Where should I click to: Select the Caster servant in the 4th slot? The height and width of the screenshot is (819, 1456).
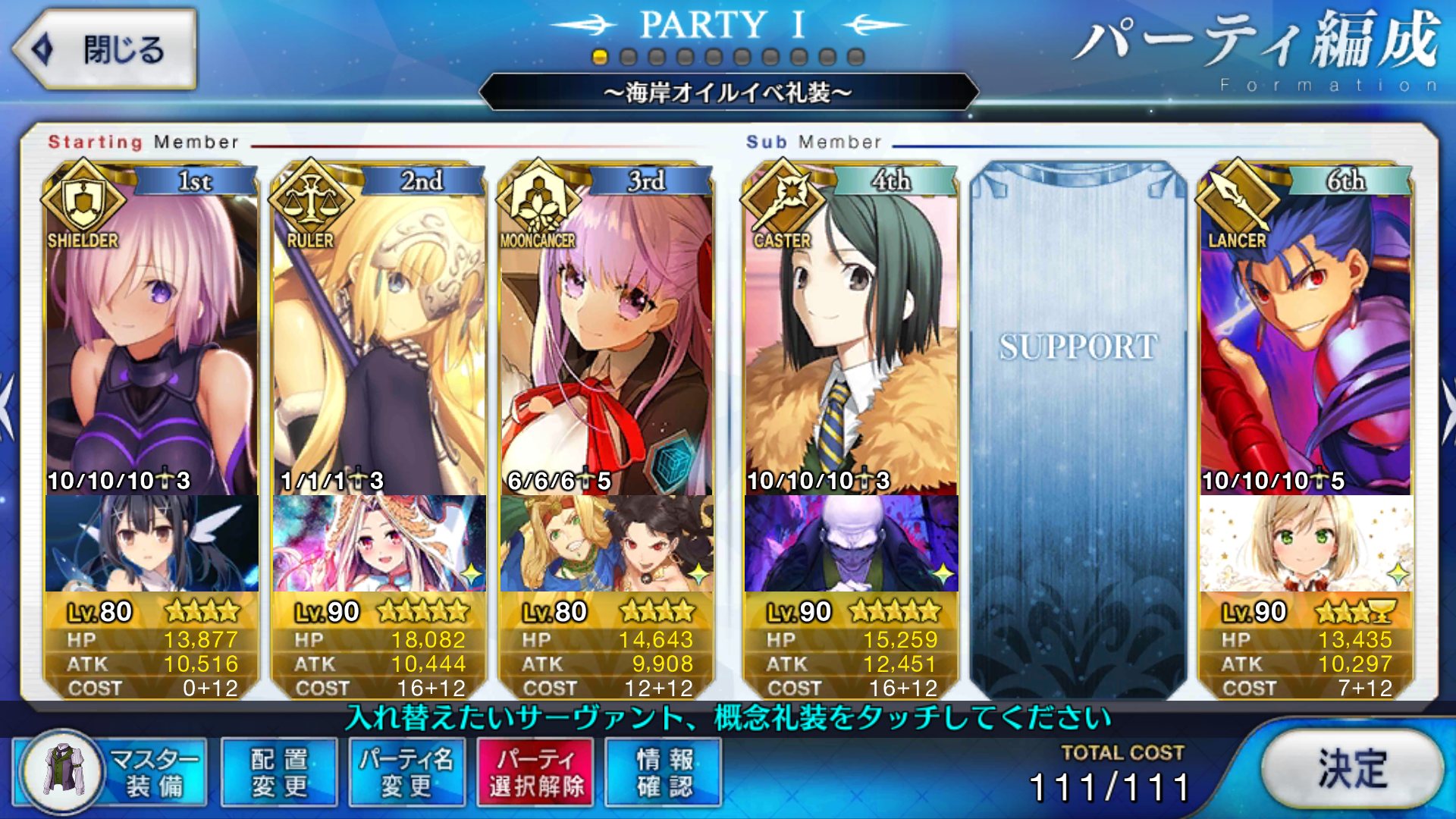coord(851,341)
